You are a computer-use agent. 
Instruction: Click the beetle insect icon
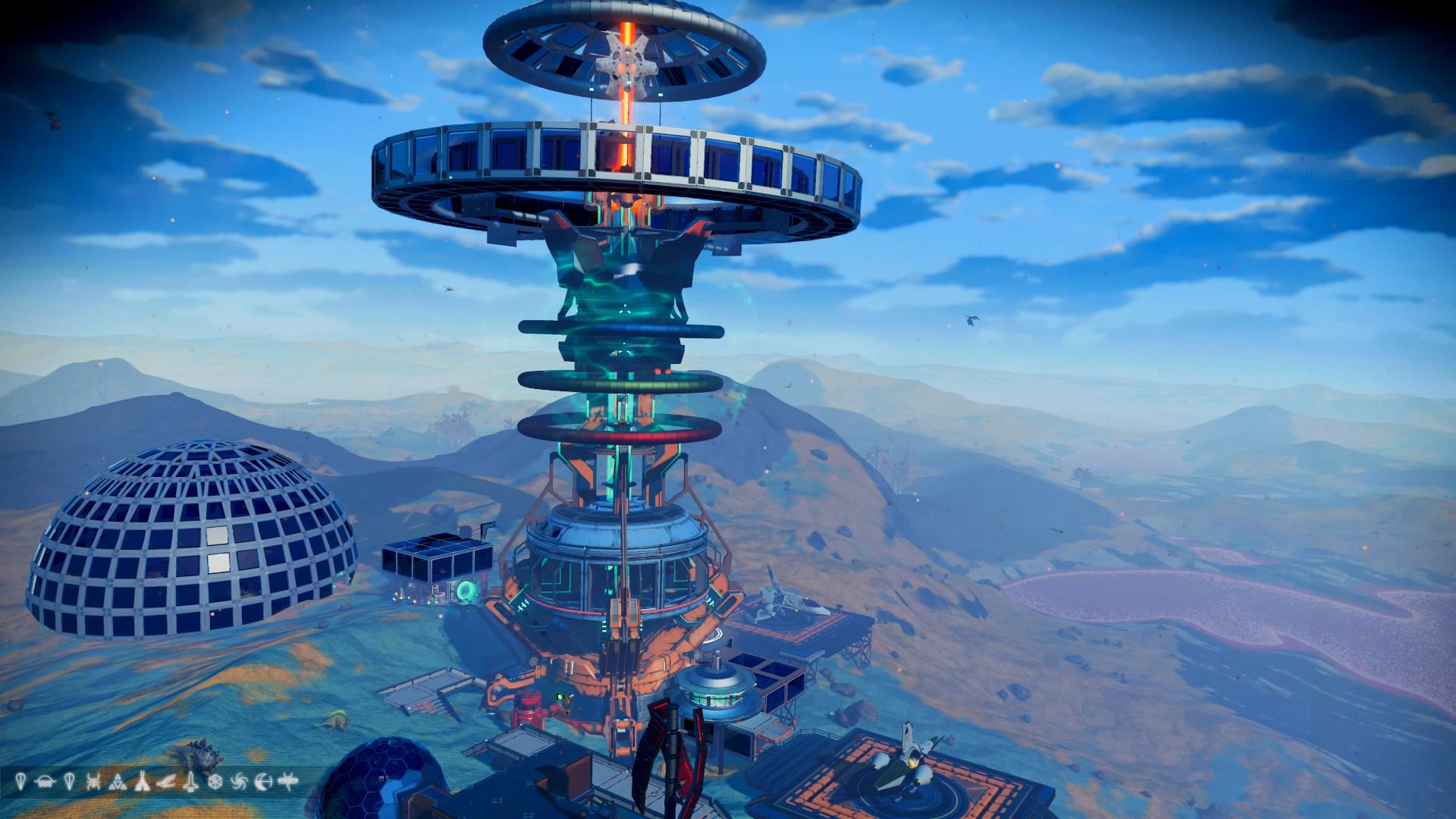click(93, 782)
